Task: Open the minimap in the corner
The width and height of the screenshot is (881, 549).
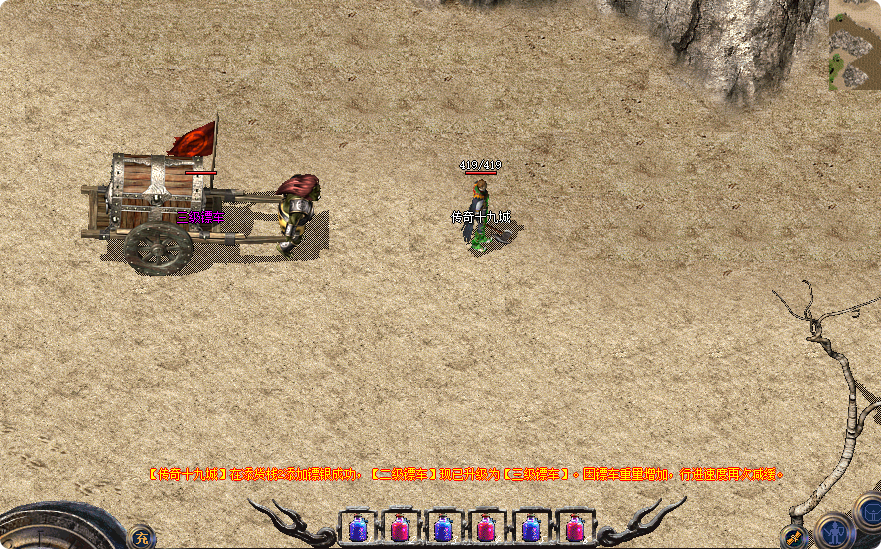Action: tap(854, 45)
